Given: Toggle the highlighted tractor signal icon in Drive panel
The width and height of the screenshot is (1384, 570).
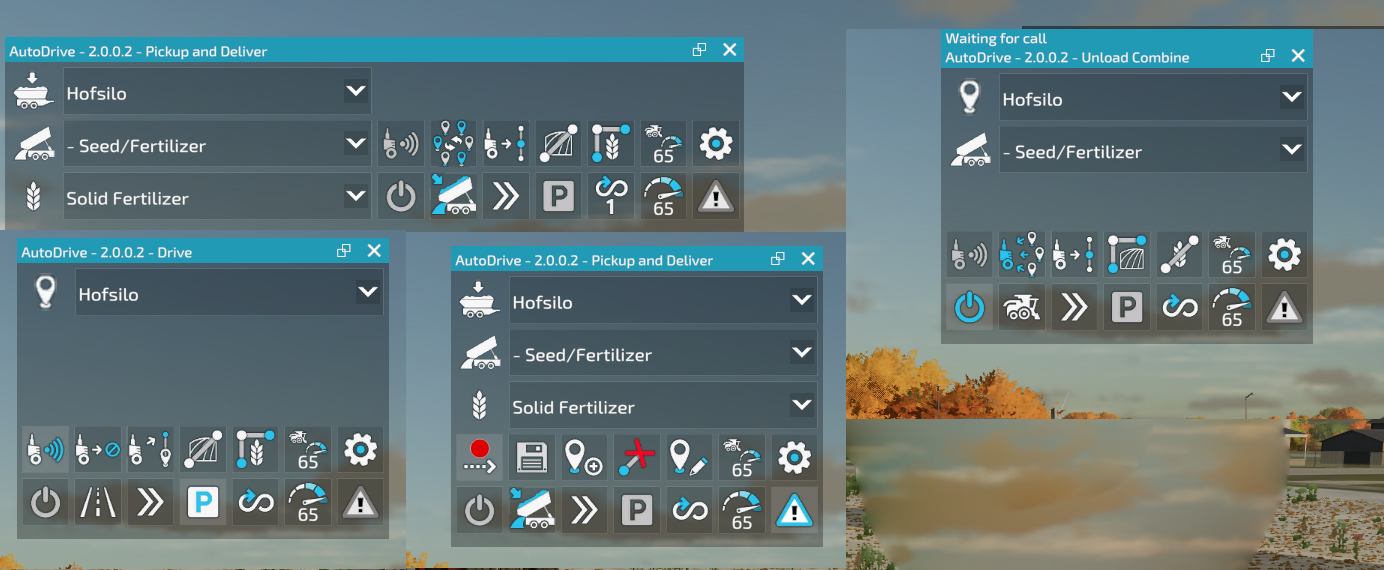Looking at the screenshot, I should point(46,450).
